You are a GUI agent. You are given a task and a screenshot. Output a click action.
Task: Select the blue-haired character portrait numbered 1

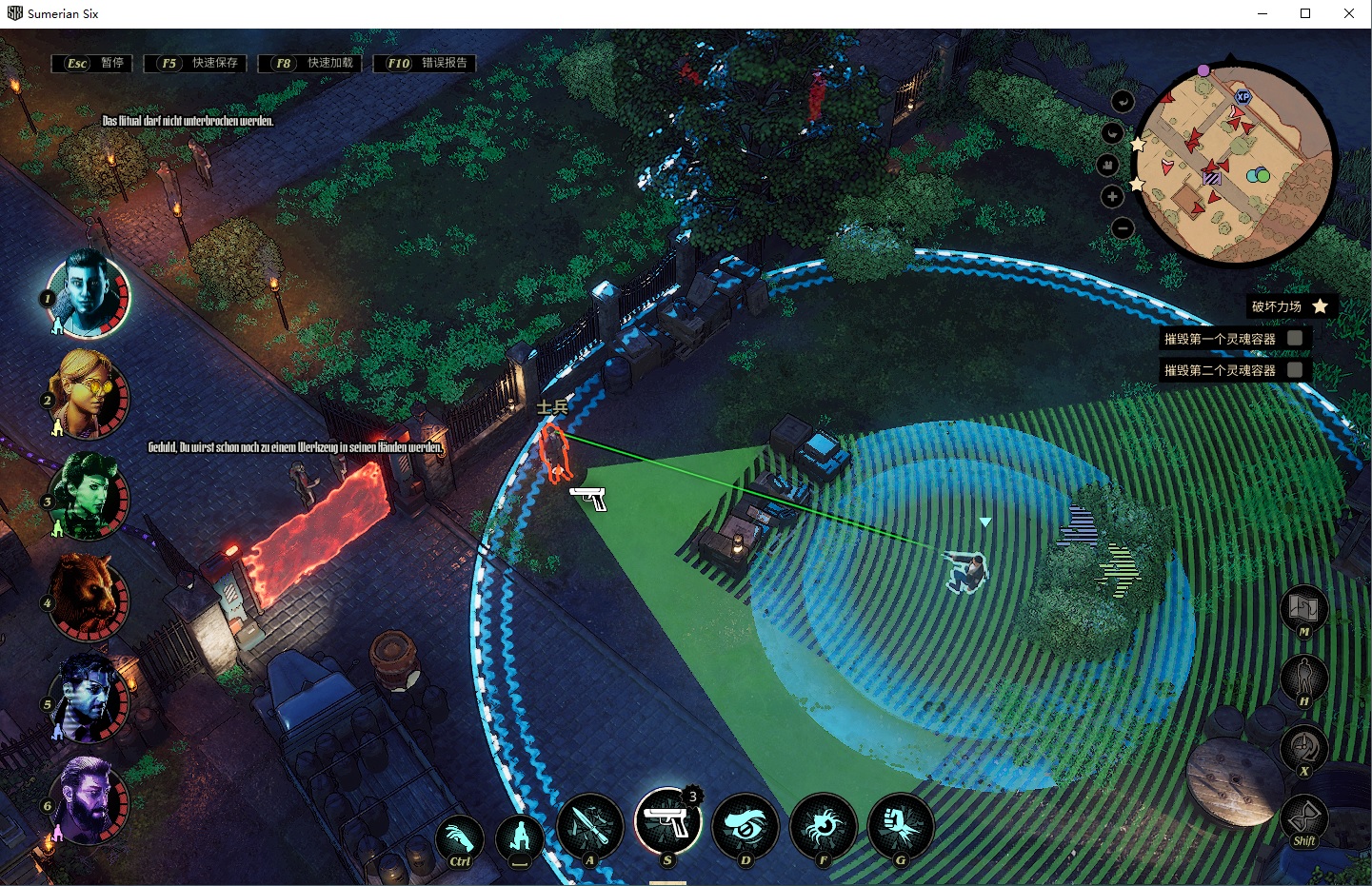coord(89,294)
